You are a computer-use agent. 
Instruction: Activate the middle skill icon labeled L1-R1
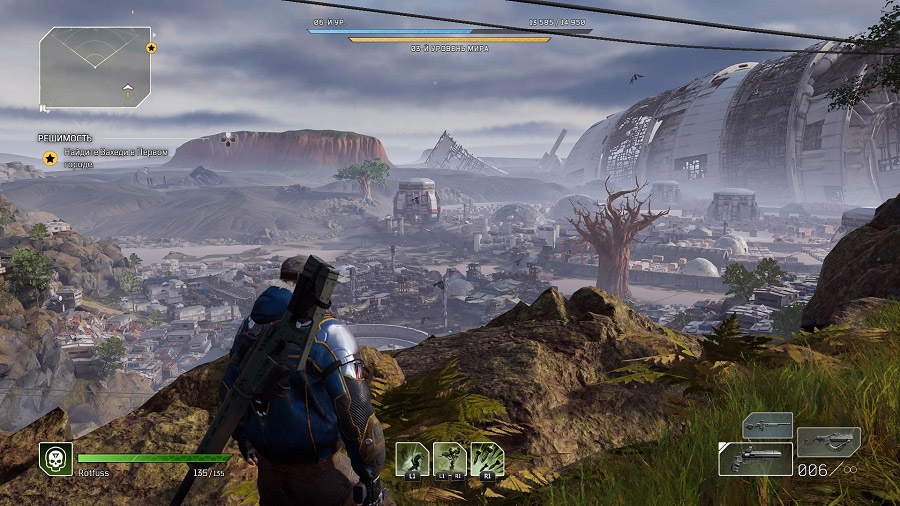click(449, 458)
